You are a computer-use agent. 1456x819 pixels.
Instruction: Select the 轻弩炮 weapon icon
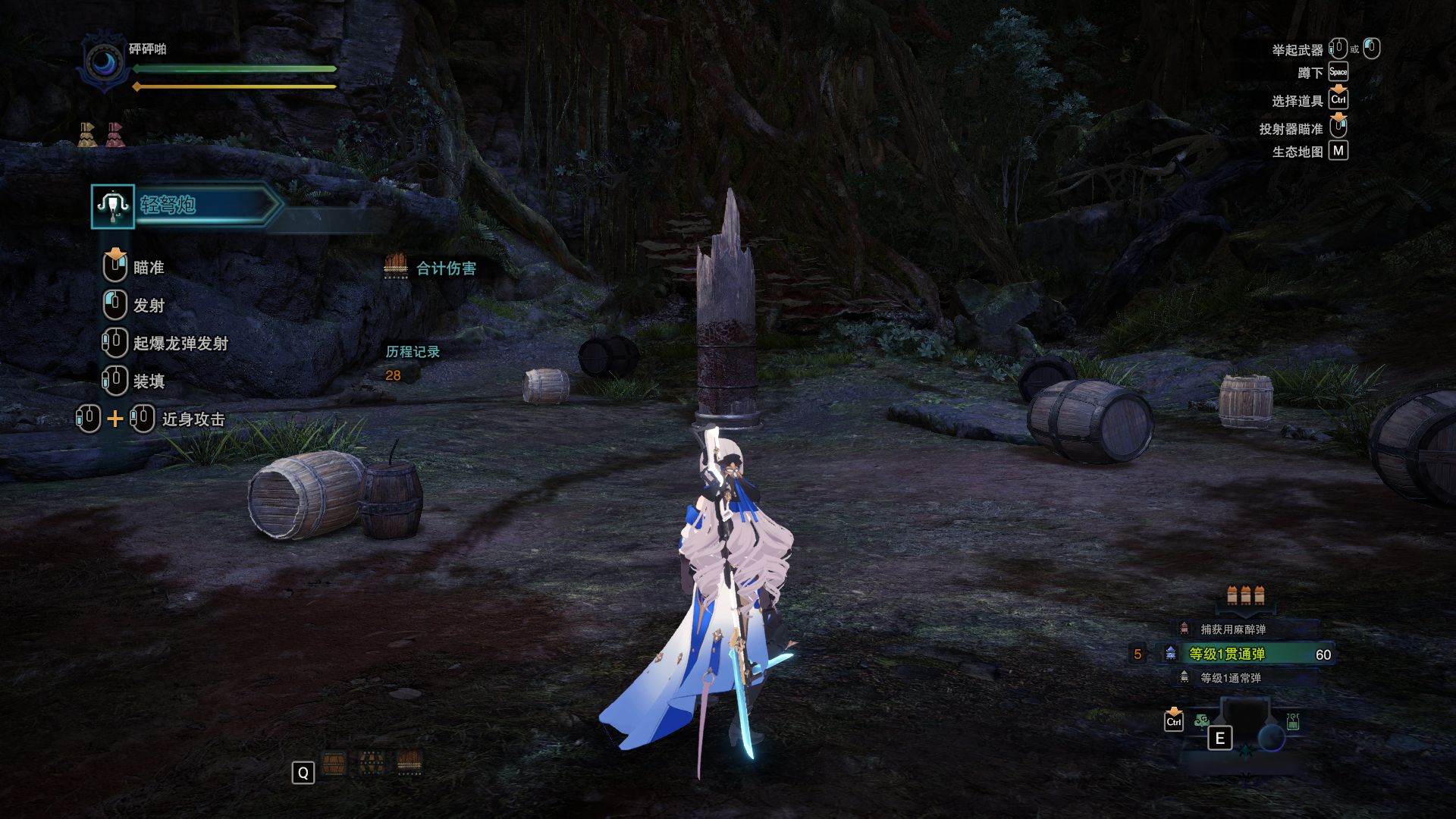[112, 206]
